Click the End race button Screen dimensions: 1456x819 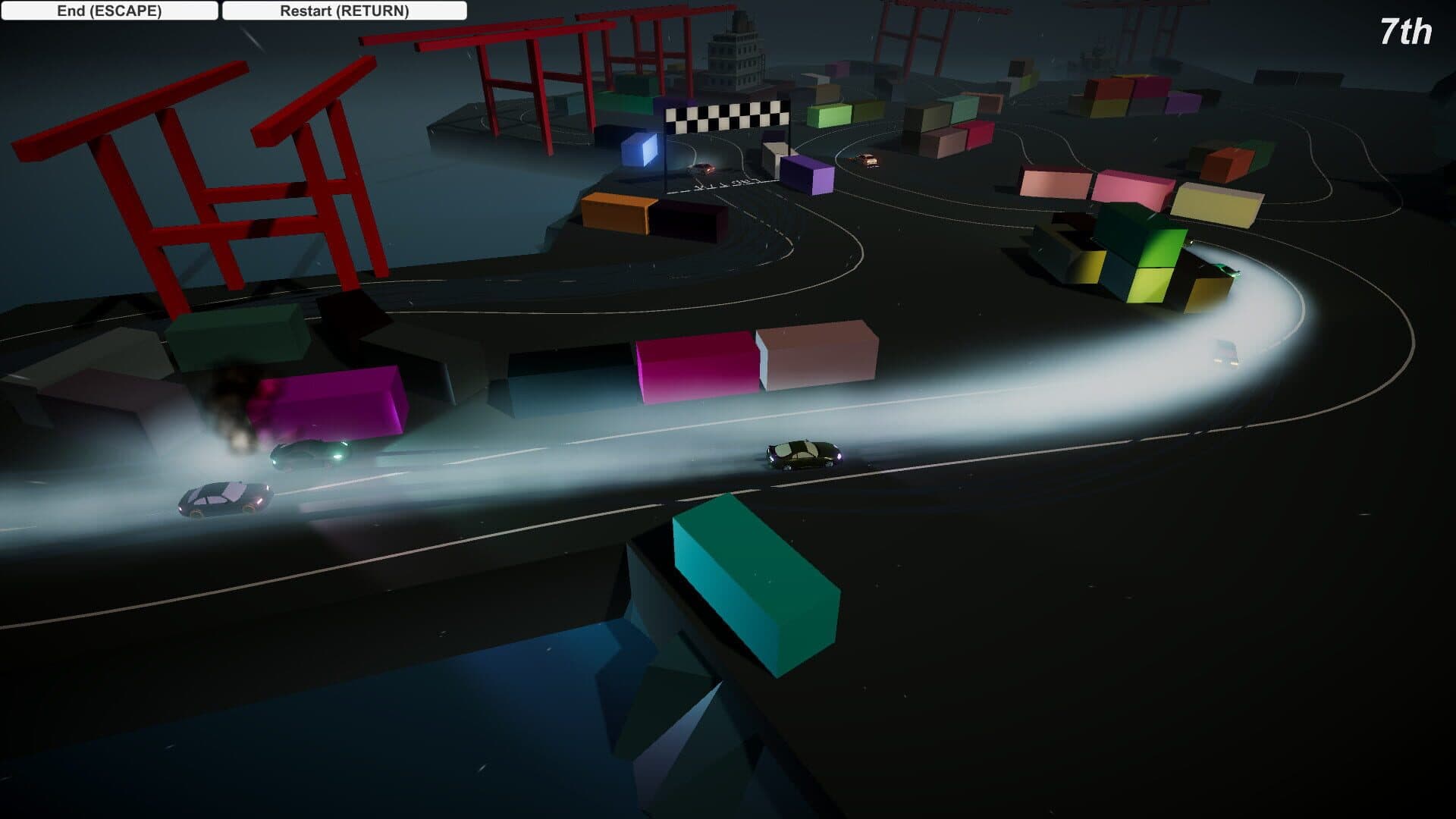pyautogui.click(x=109, y=11)
